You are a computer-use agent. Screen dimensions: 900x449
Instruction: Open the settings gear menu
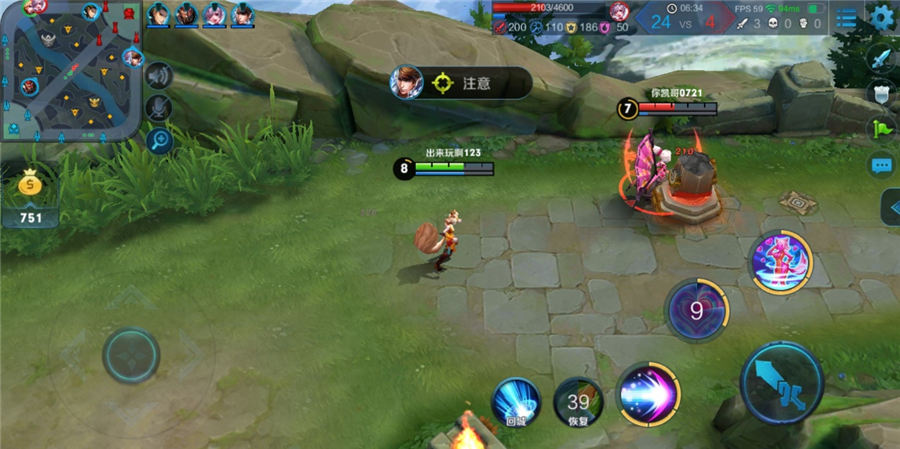882,17
